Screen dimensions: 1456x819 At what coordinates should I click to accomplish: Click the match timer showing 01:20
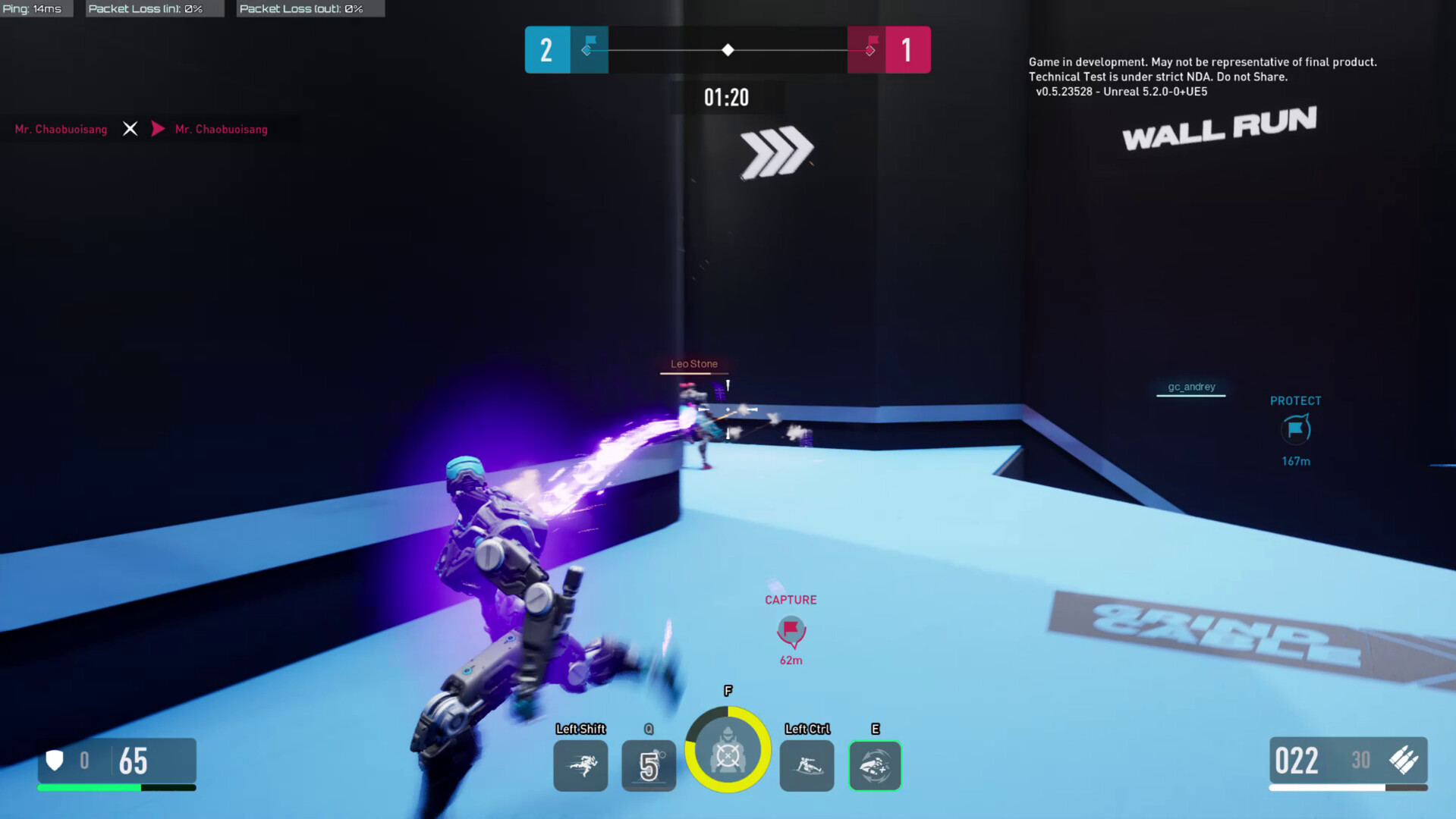(x=727, y=97)
